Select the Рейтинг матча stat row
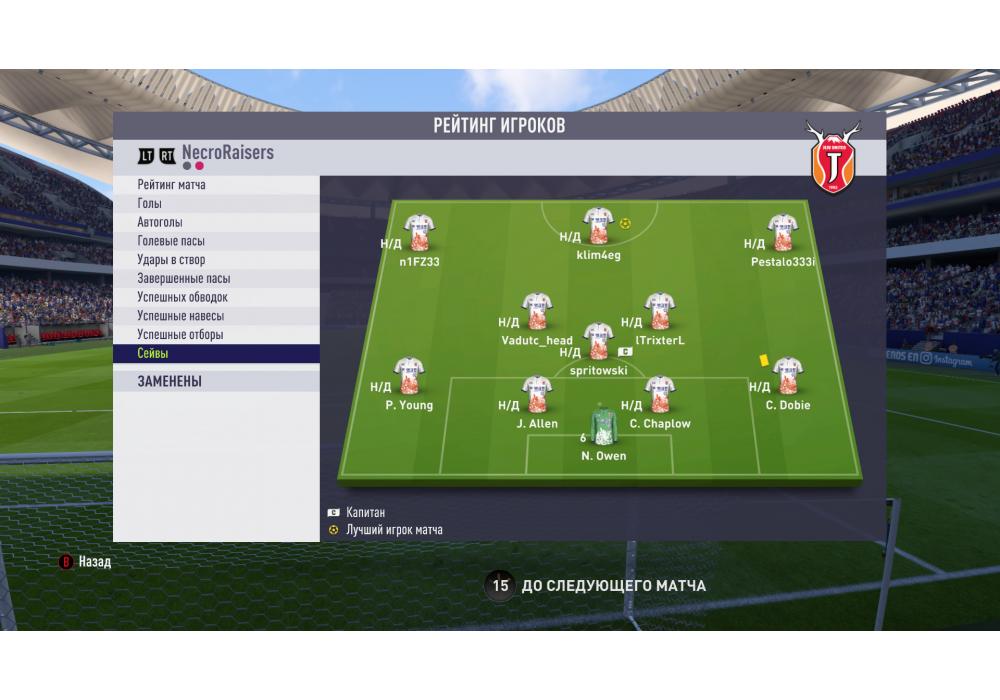1000x700 pixels. 216,185
